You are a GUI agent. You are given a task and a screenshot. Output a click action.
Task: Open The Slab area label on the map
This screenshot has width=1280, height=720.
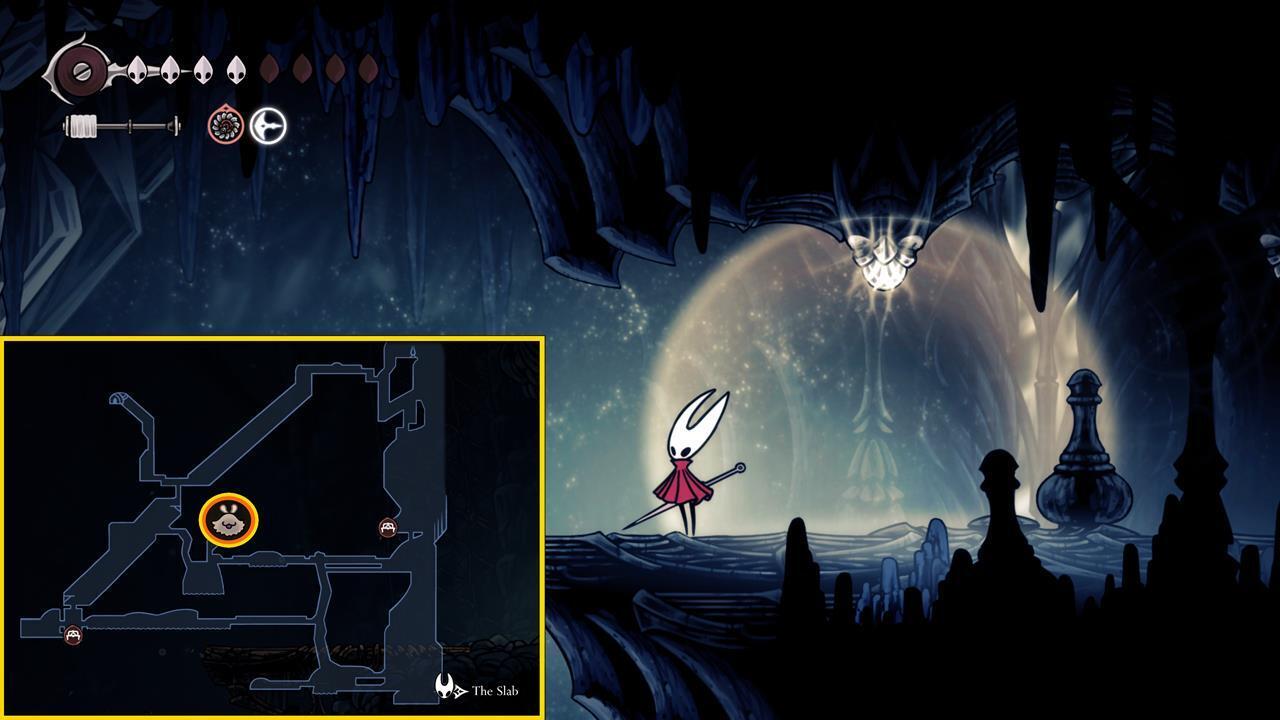click(497, 688)
